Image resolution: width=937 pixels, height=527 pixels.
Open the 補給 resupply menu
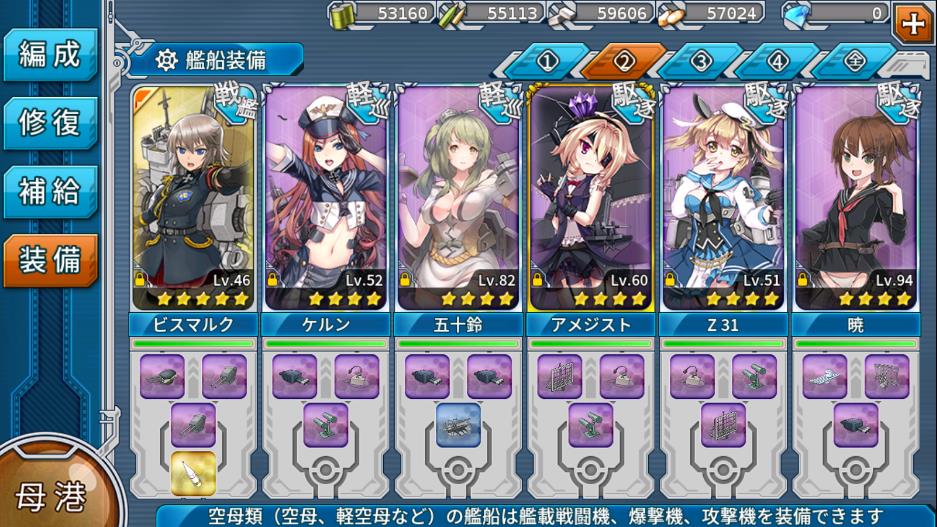click(x=50, y=191)
